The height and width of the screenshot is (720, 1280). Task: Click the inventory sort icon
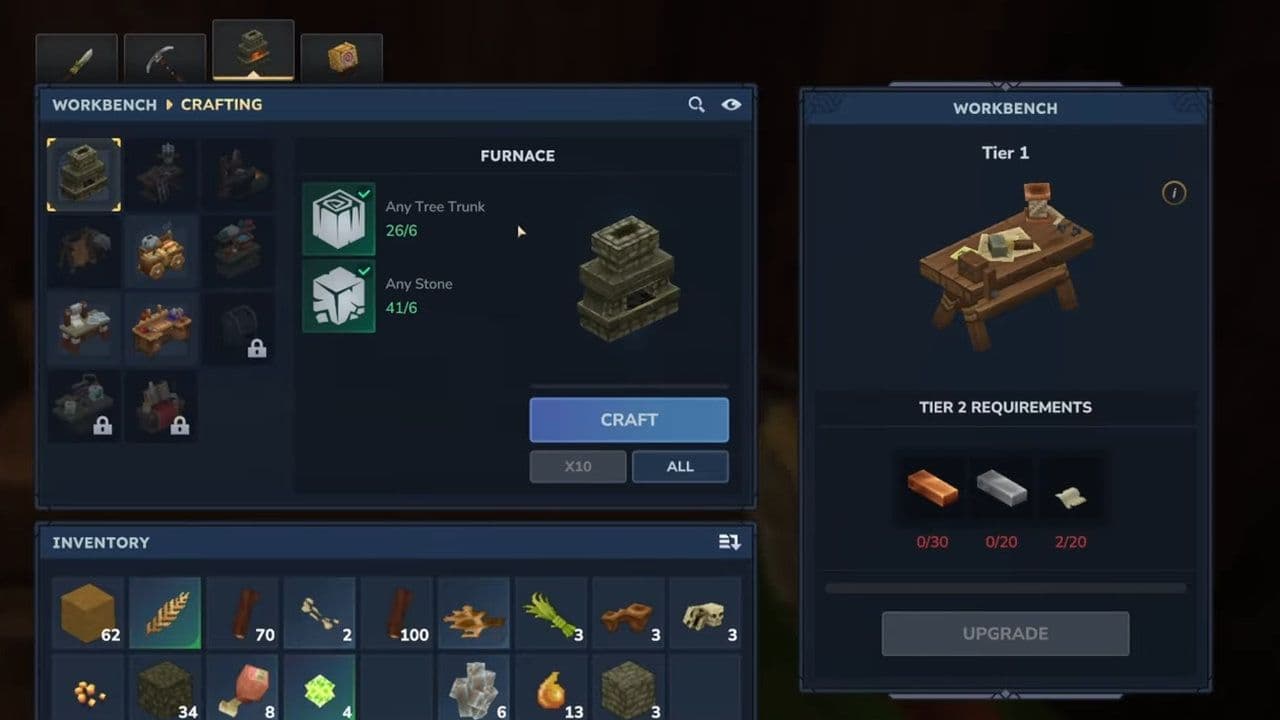pos(729,542)
